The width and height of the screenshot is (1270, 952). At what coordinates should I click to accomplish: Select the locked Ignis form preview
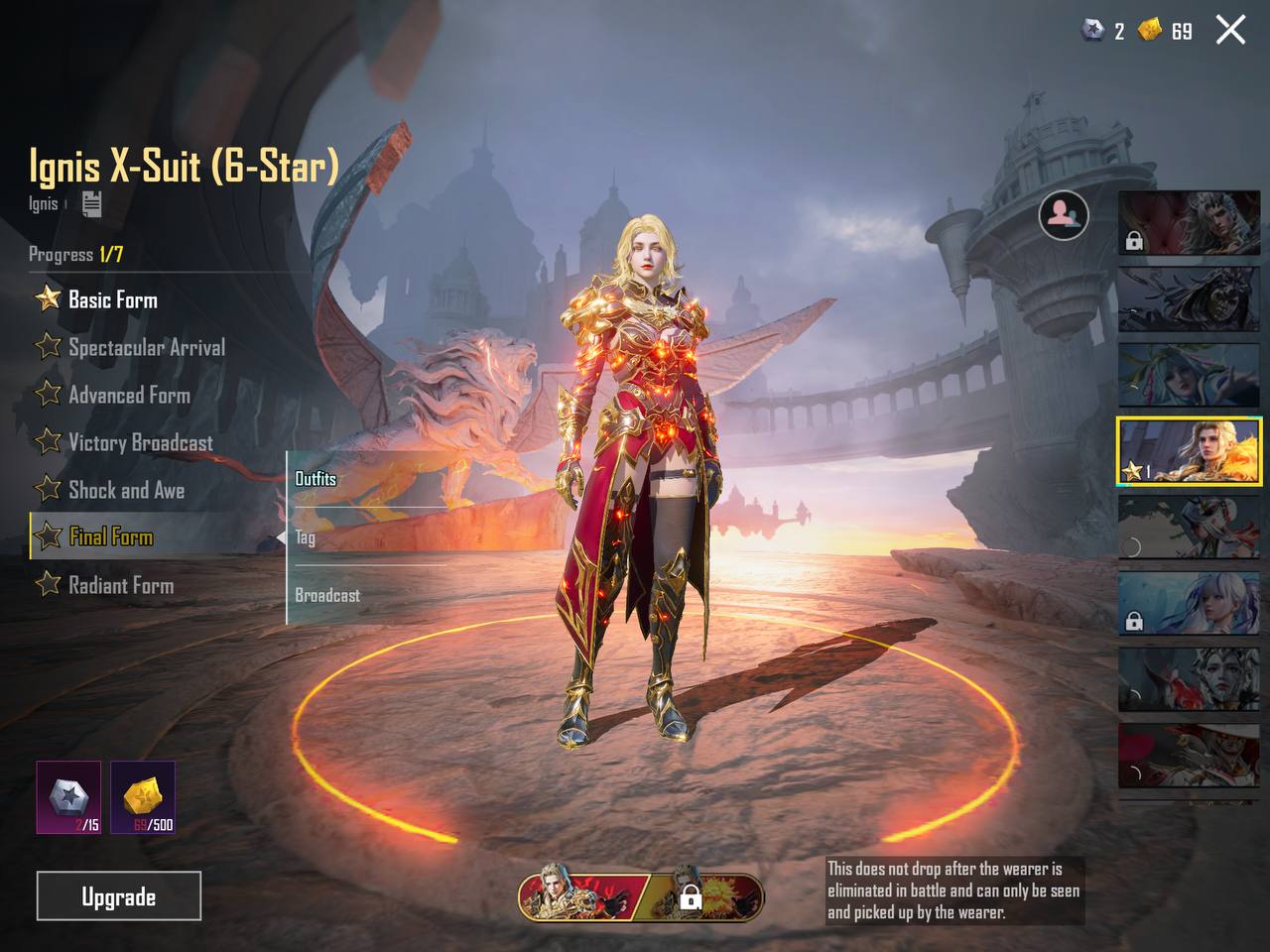point(706,895)
